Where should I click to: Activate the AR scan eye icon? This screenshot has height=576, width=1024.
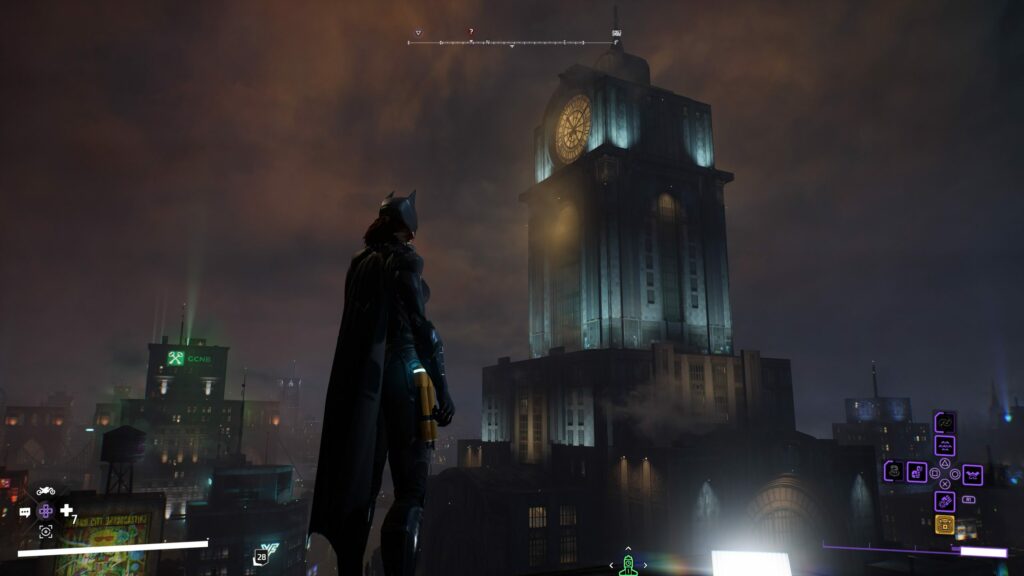(x=45, y=532)
